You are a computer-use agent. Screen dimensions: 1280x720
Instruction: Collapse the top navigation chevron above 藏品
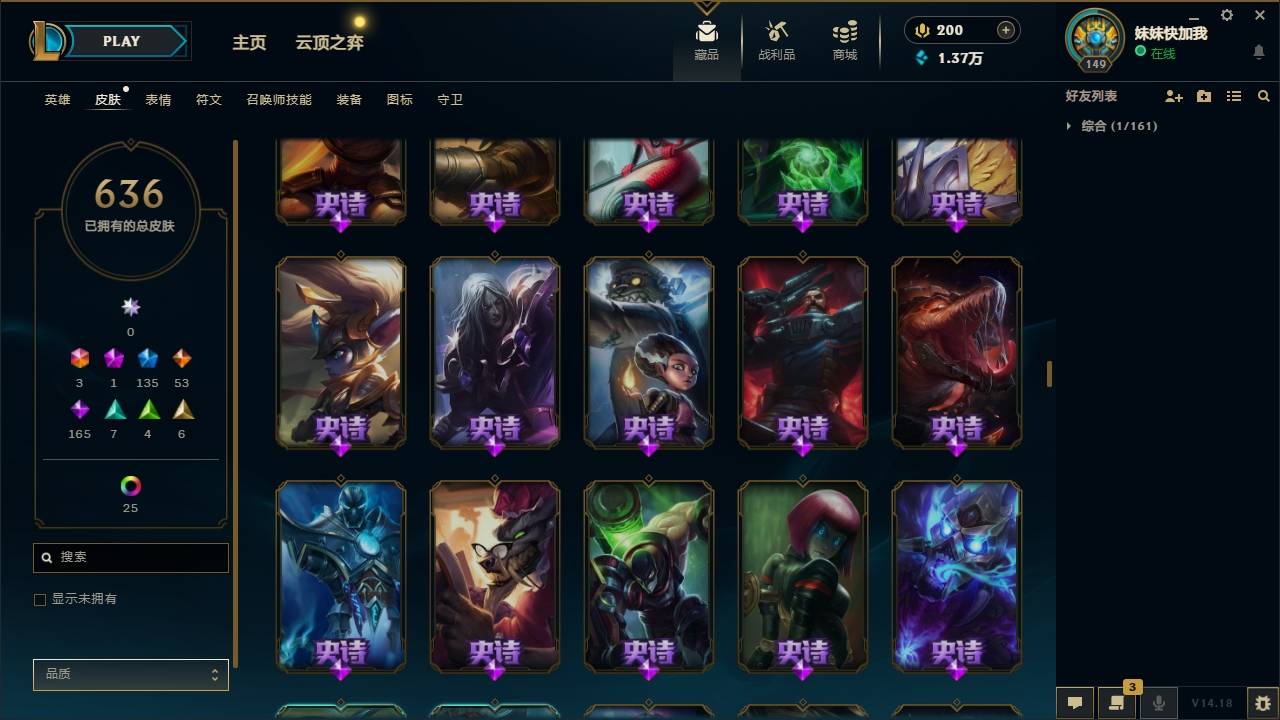707,6
